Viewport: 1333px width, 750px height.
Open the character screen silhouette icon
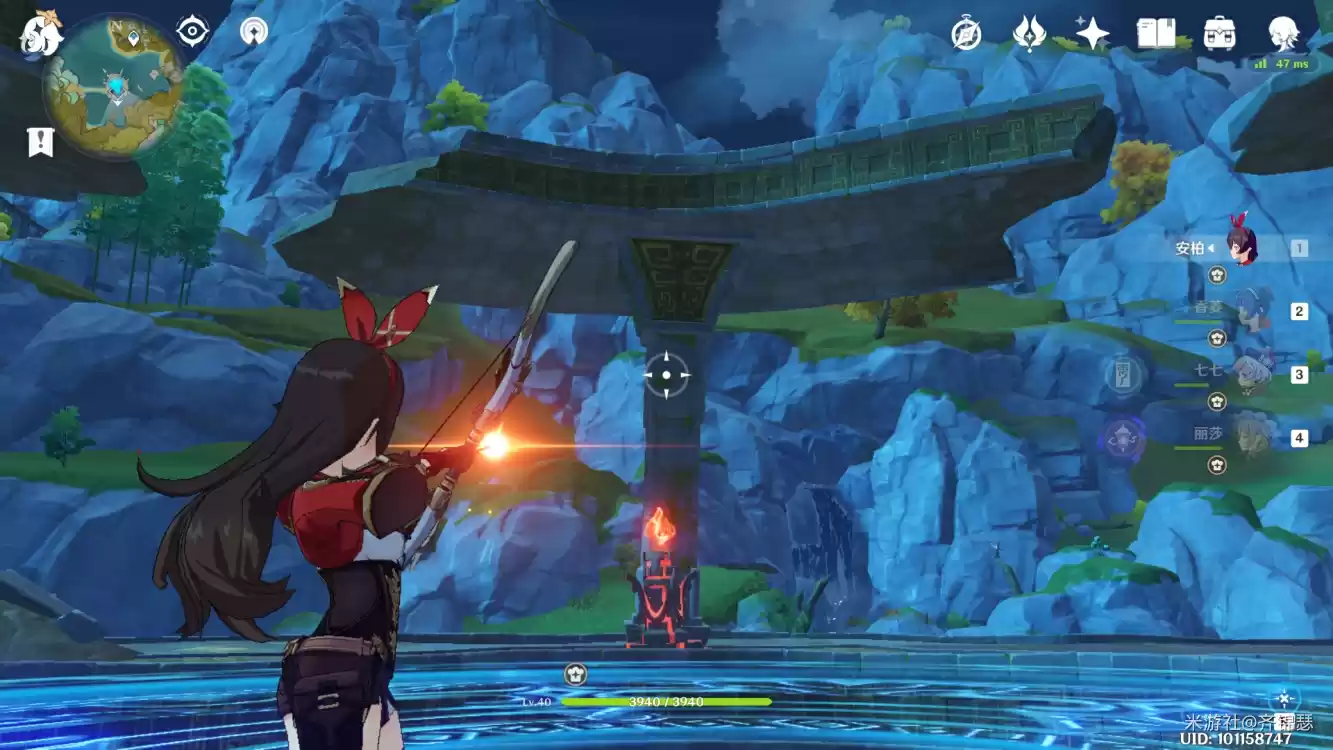(1283, 33)
